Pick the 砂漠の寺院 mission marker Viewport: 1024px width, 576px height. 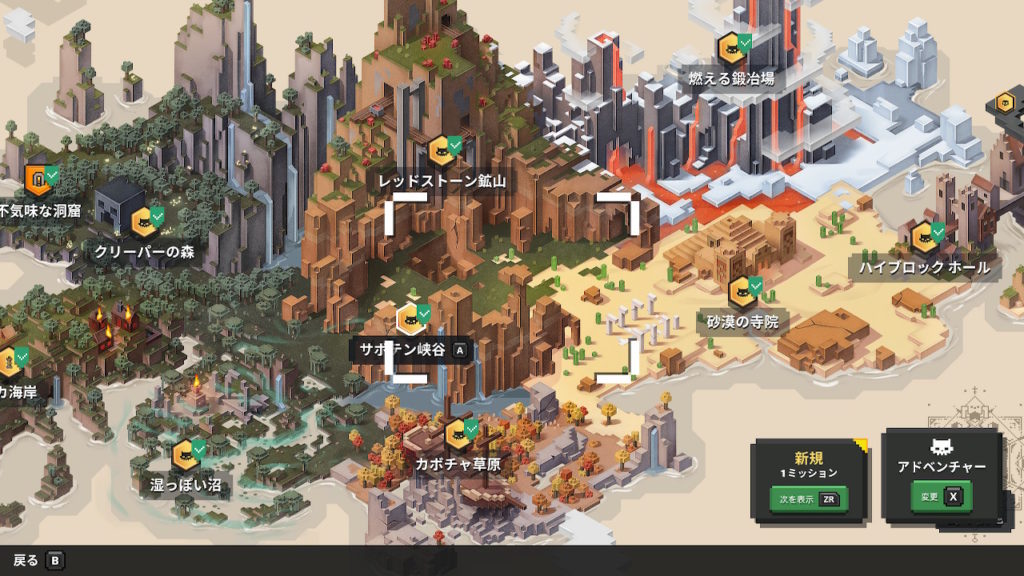tap(742, 292)
